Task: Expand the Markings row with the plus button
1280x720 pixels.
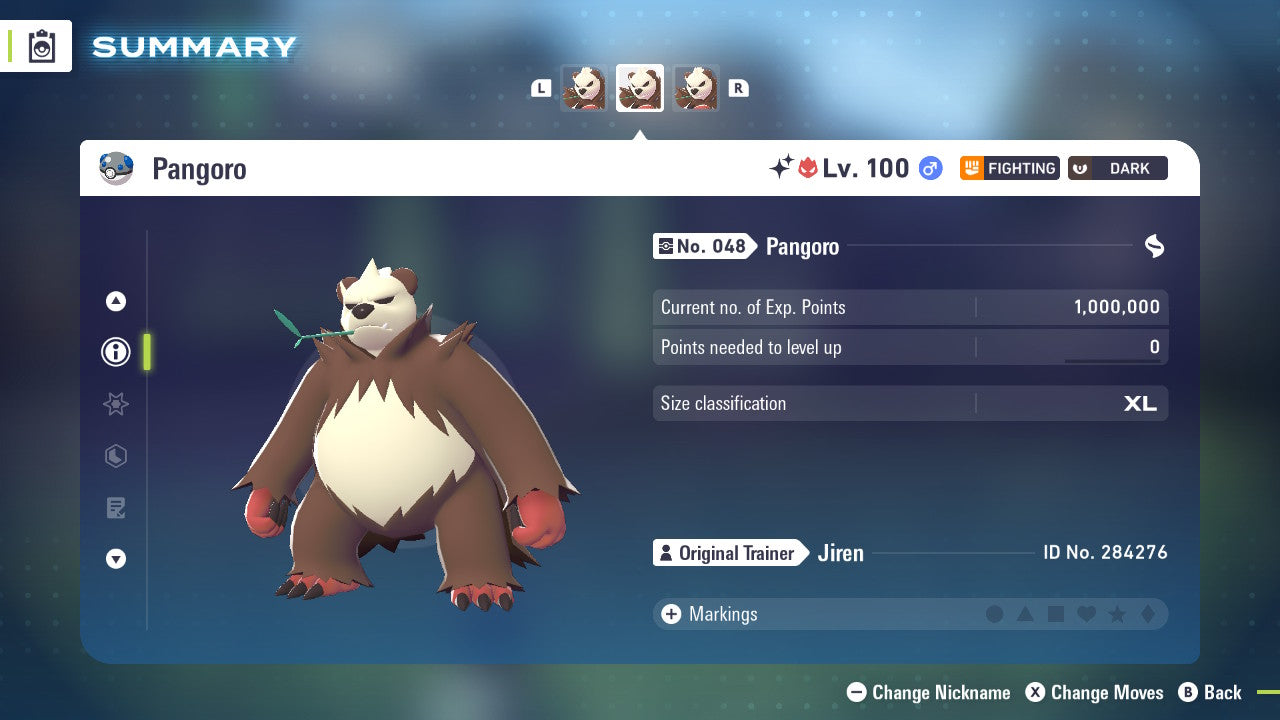Action: (670, 614)
